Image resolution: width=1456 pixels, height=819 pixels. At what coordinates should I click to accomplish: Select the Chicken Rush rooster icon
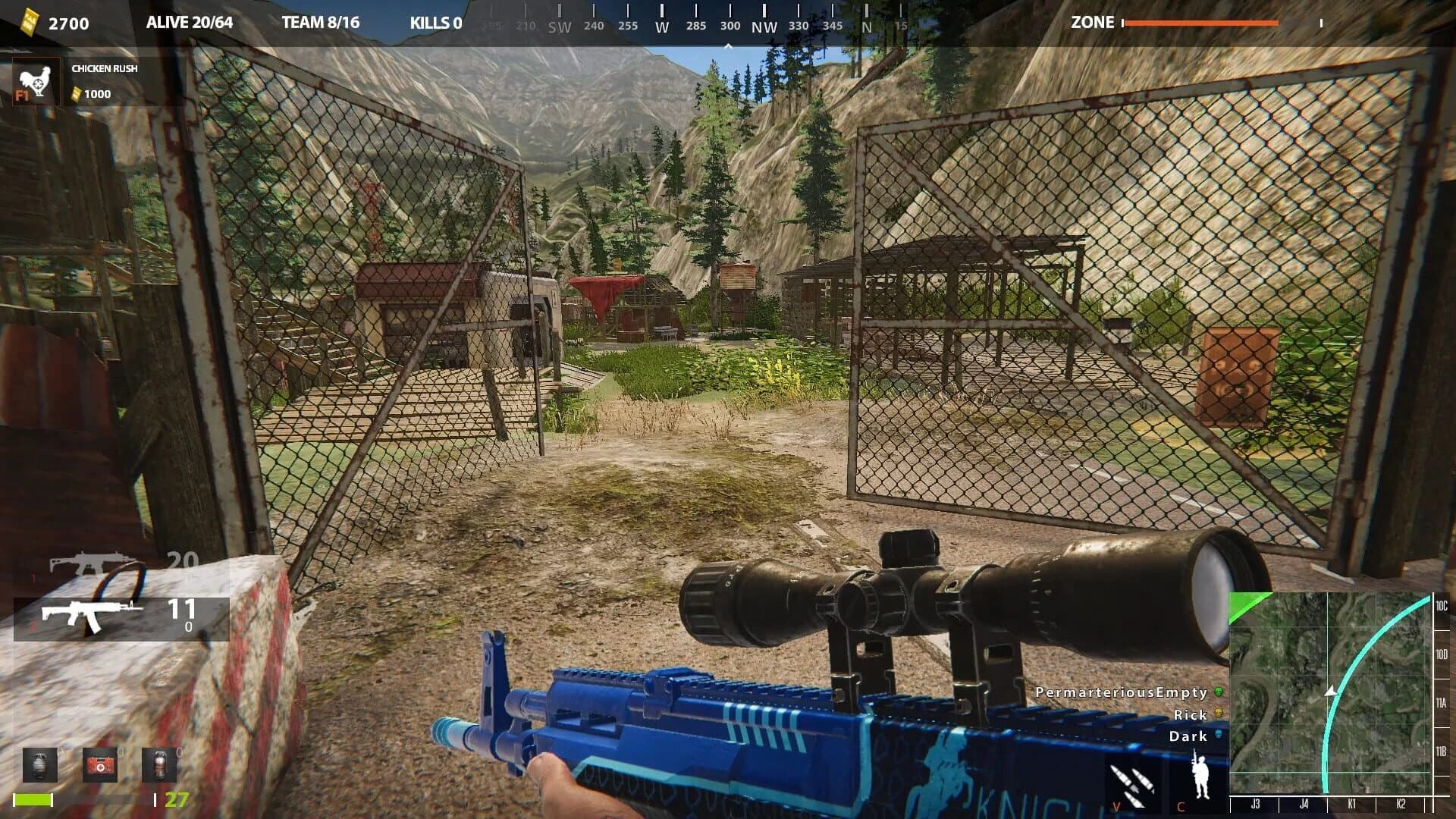(x=35, y=80)
